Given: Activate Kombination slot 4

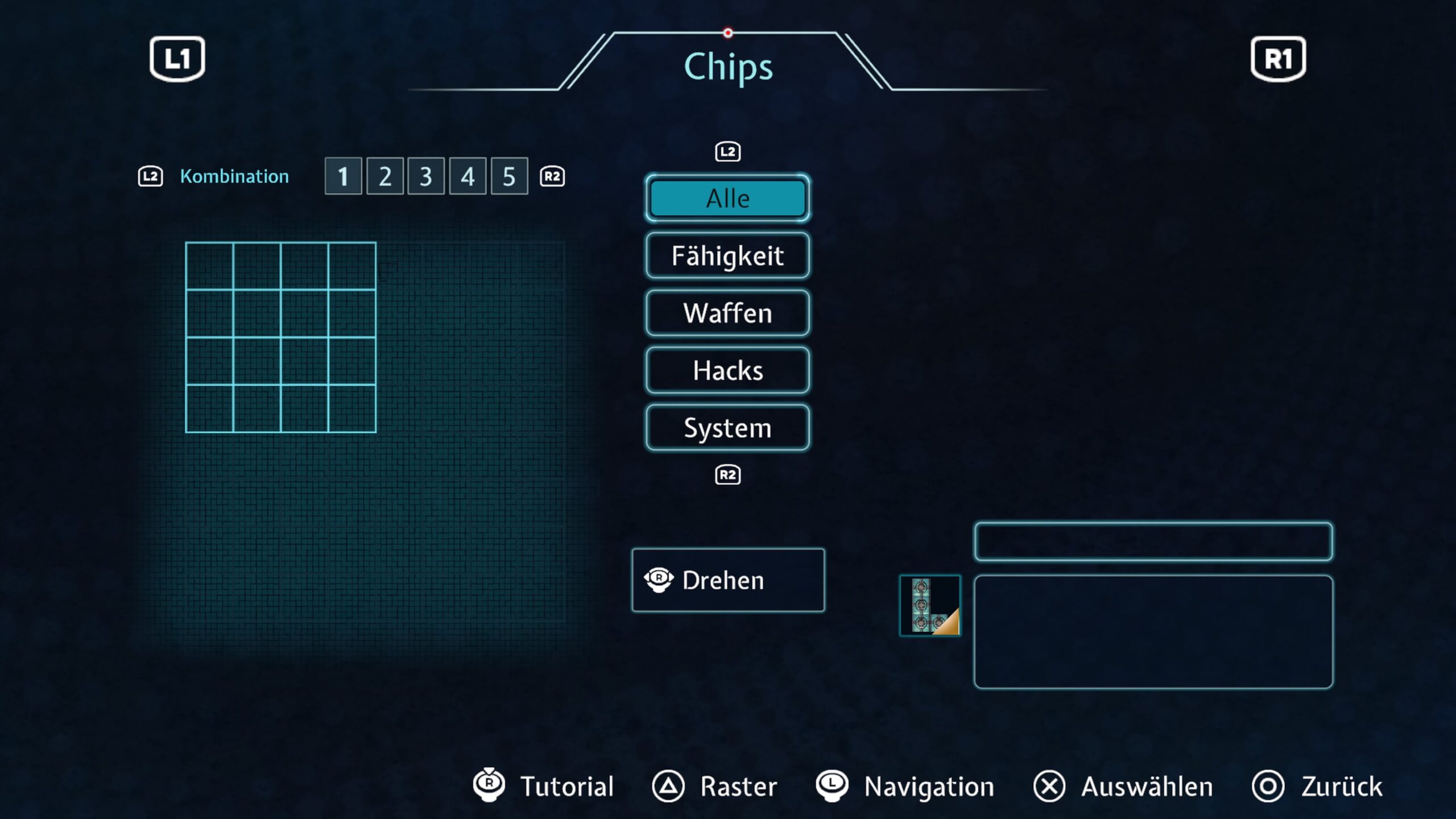Looking at the screenshot, I should (x=468, y=176).
